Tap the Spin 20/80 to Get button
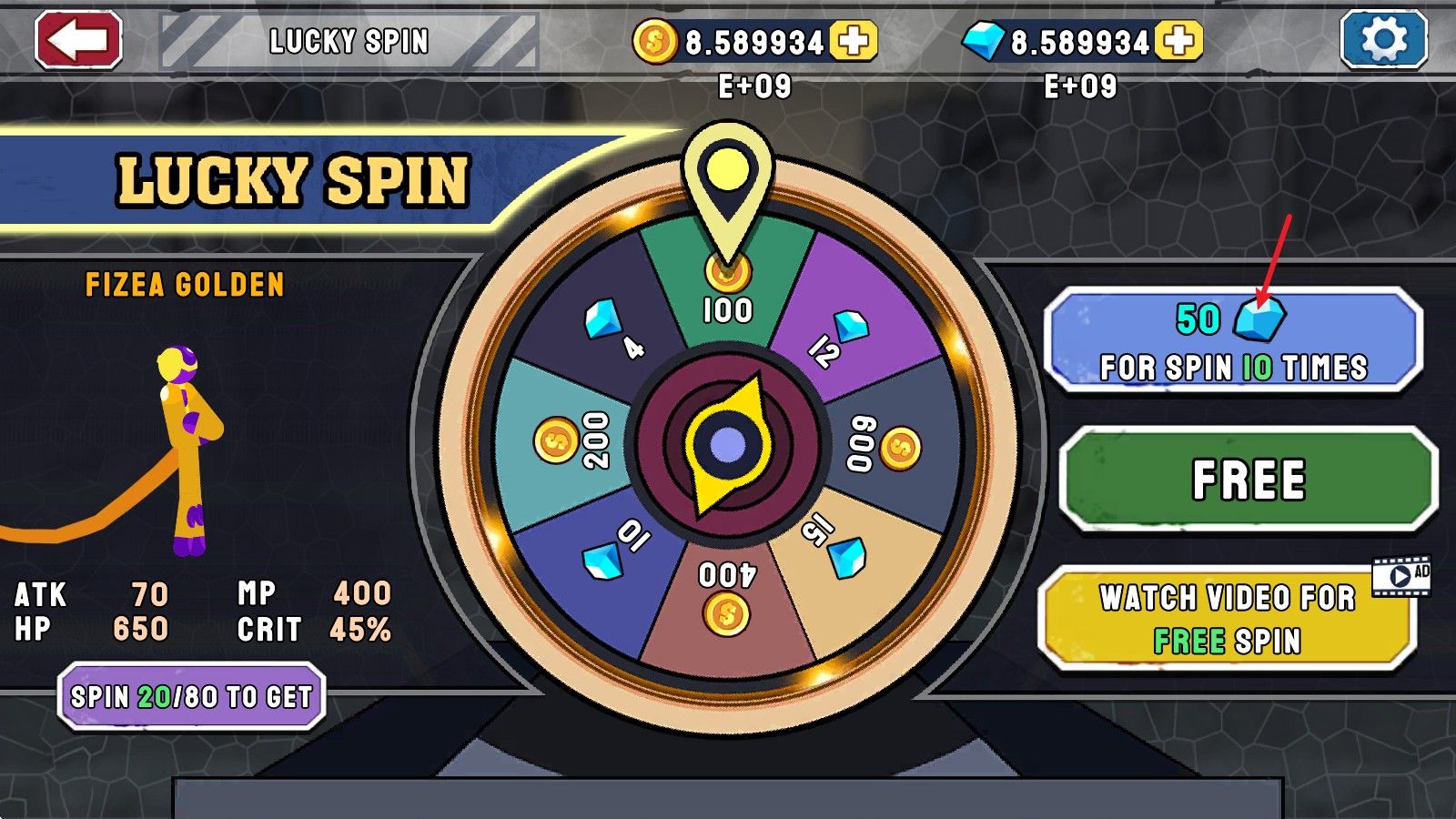Viewport: 1456px width, 819px height. [x=191, y=697]
